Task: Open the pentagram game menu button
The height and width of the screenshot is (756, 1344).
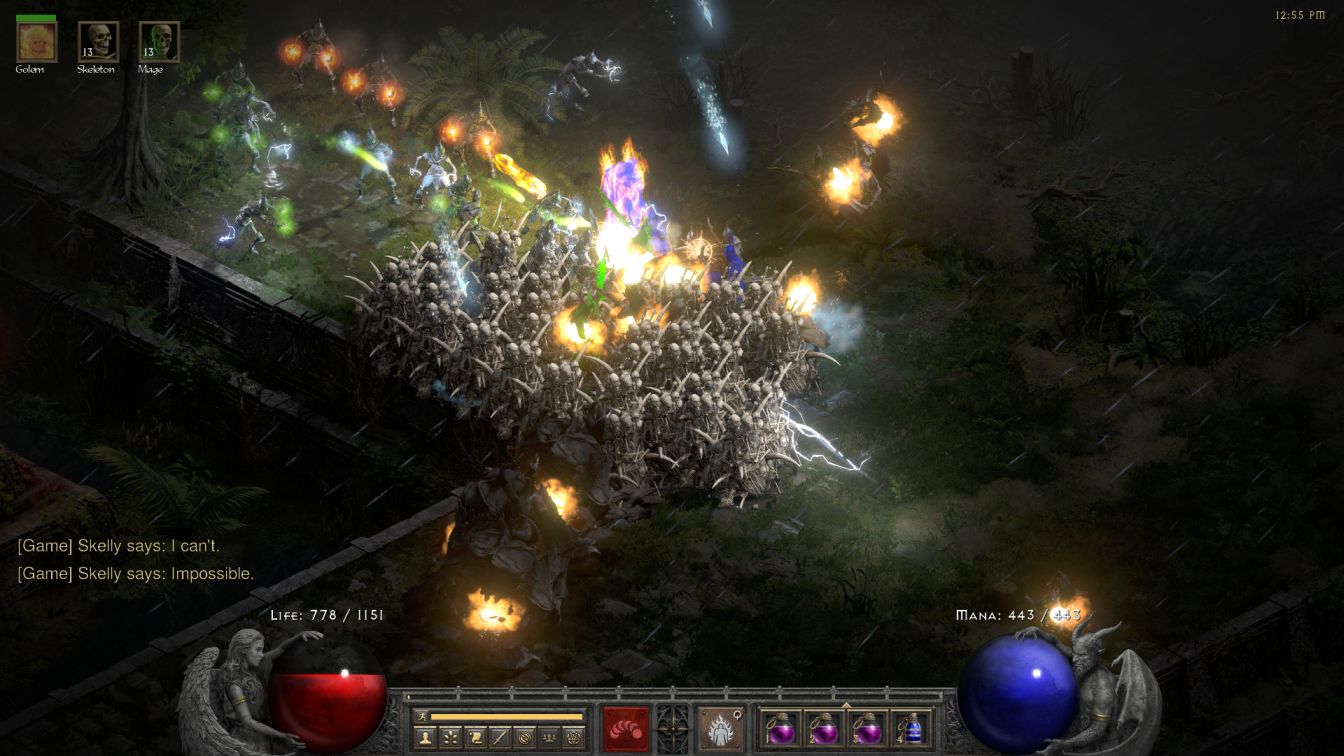Action: (x=573, y=737)
